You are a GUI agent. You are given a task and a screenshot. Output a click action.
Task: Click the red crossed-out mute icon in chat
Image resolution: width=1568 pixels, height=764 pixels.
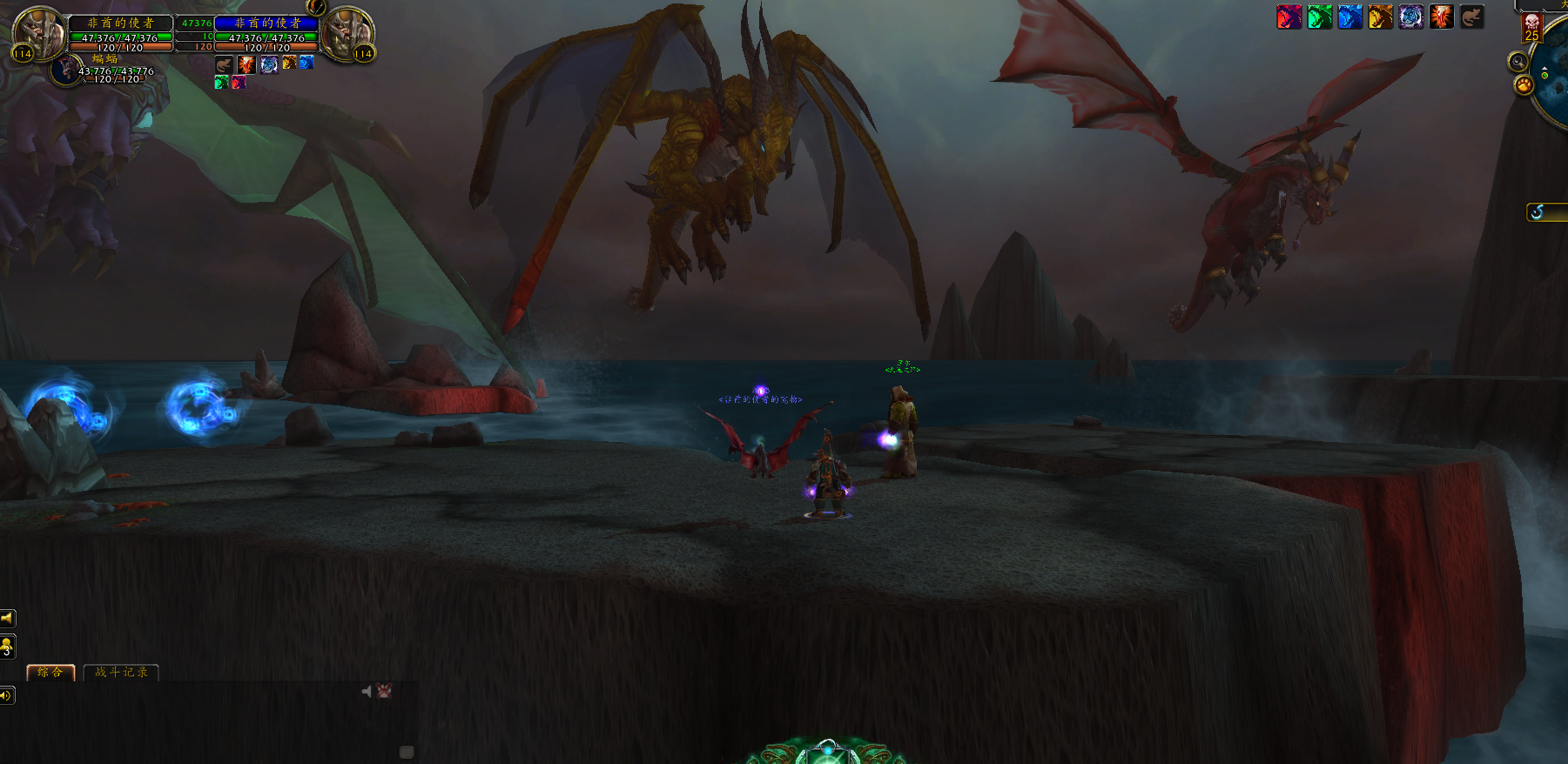pos(384,691)
